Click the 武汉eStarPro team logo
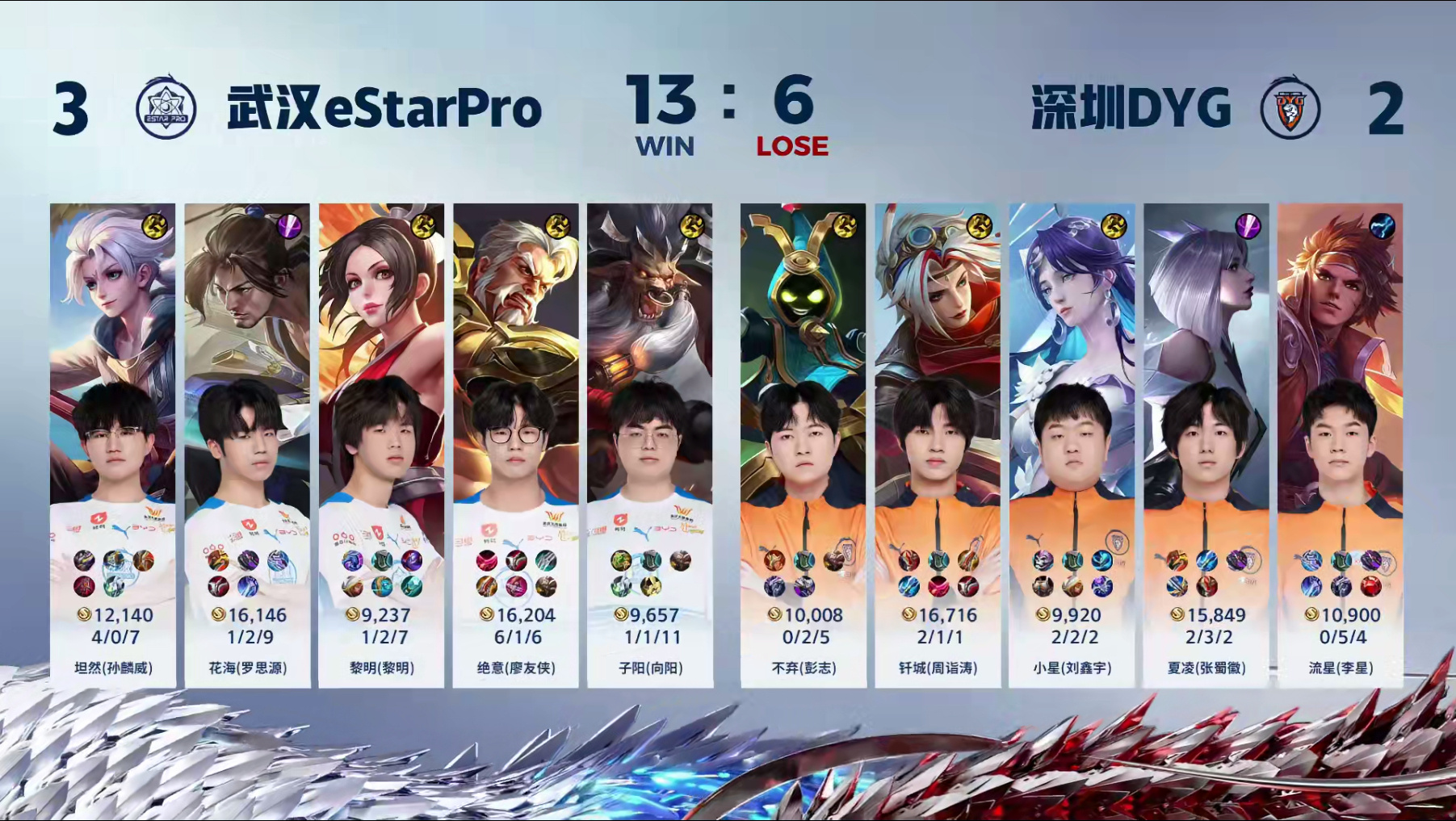 pyautogui.click(x=166, y=109)
